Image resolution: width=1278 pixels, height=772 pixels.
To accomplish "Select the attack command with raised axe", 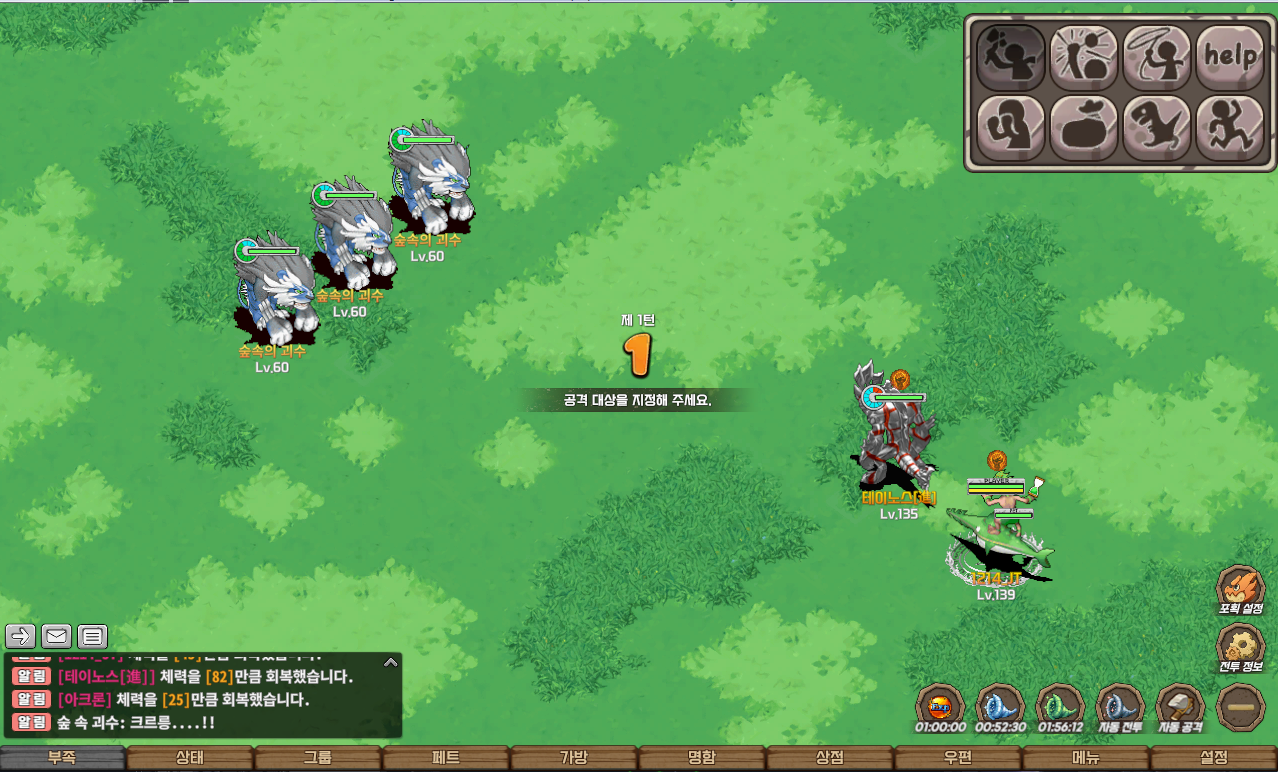I will coord(1010,57).
